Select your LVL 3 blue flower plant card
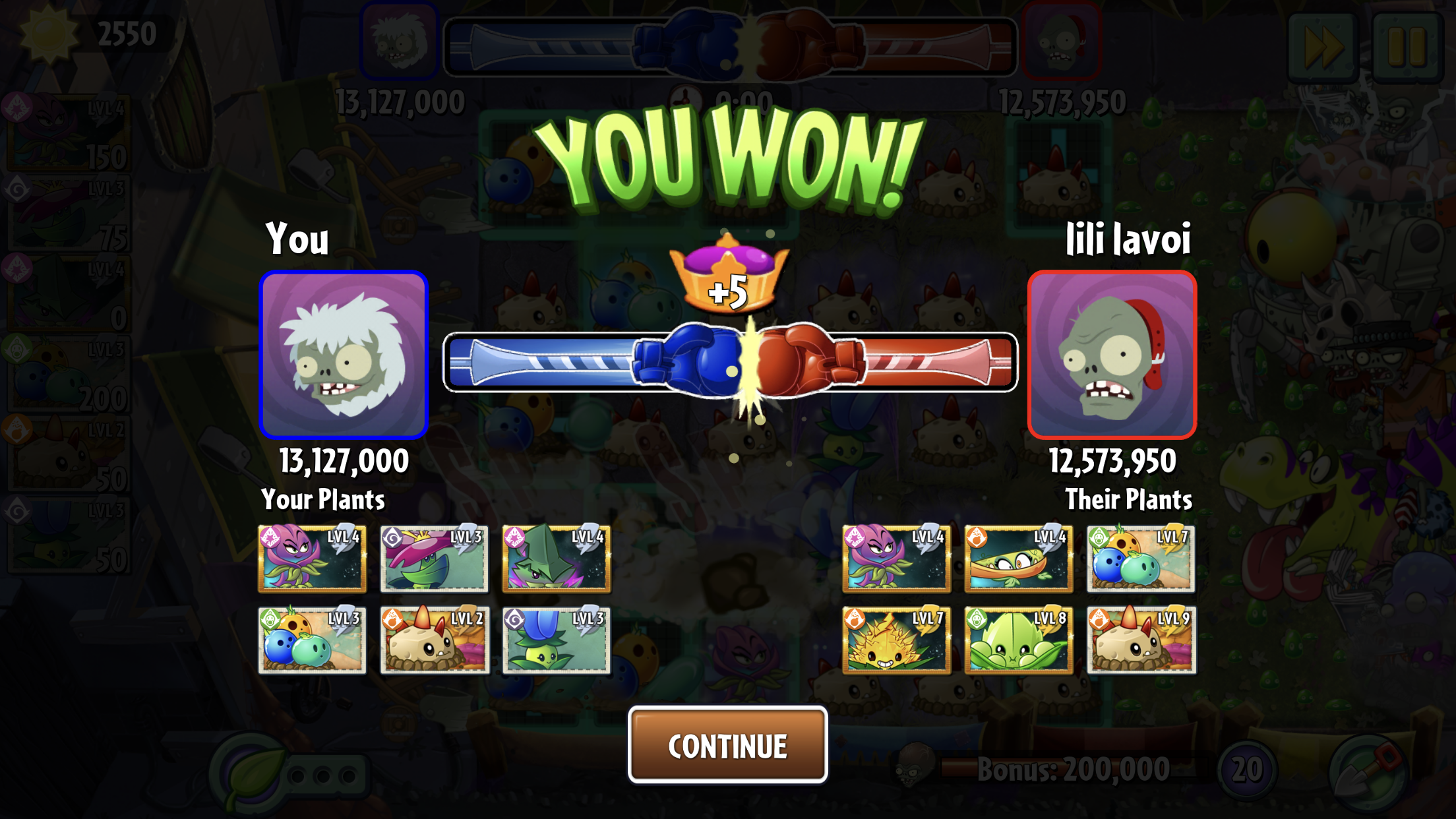1456x819 pixels. click(x=556, y=640)
